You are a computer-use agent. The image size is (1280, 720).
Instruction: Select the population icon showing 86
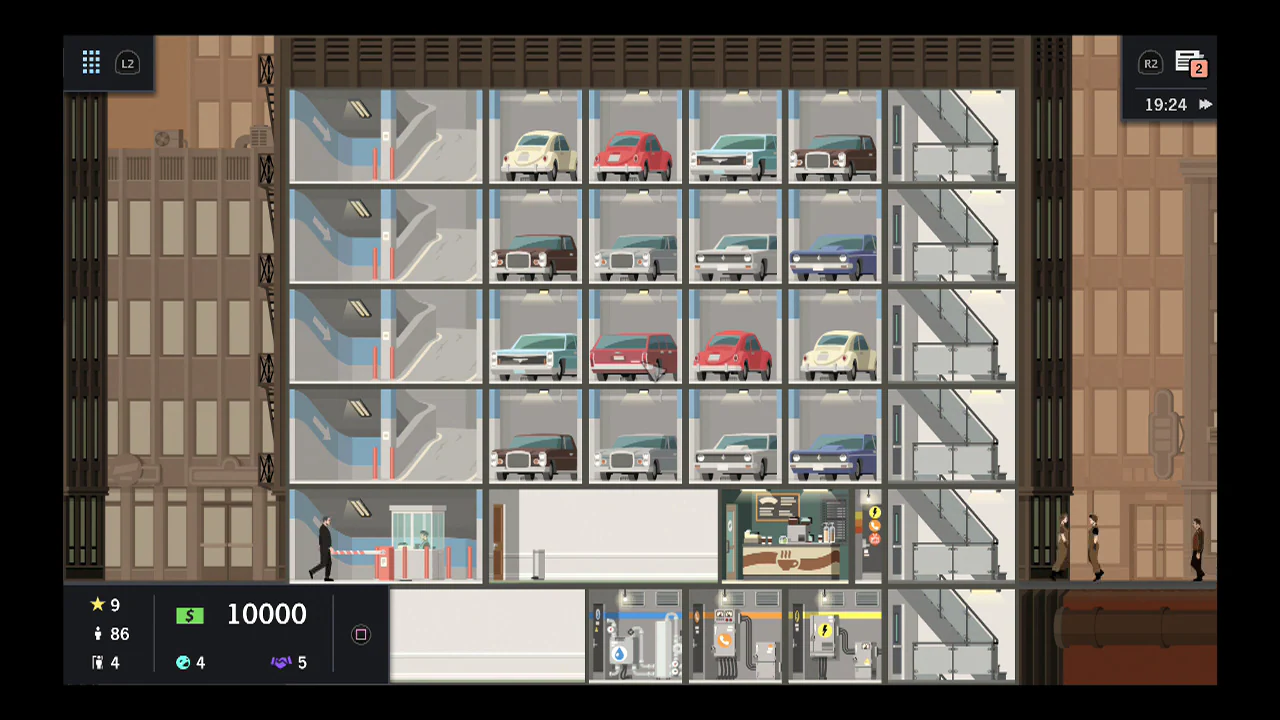[97, 633]
